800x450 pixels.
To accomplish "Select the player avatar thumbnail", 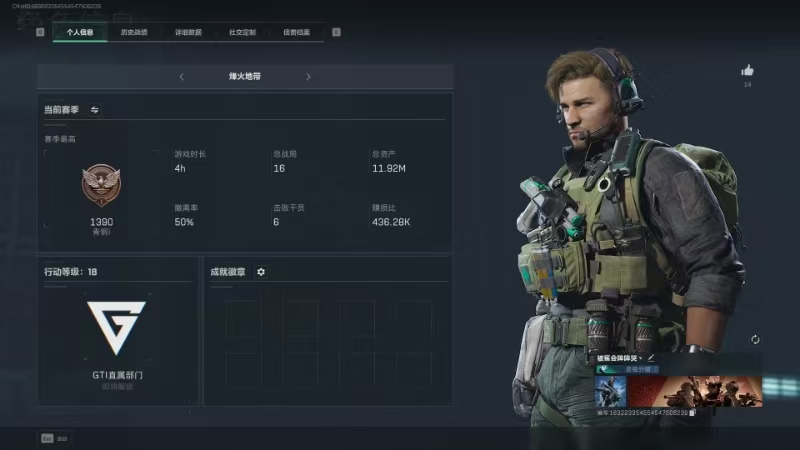I will (610, 391).
